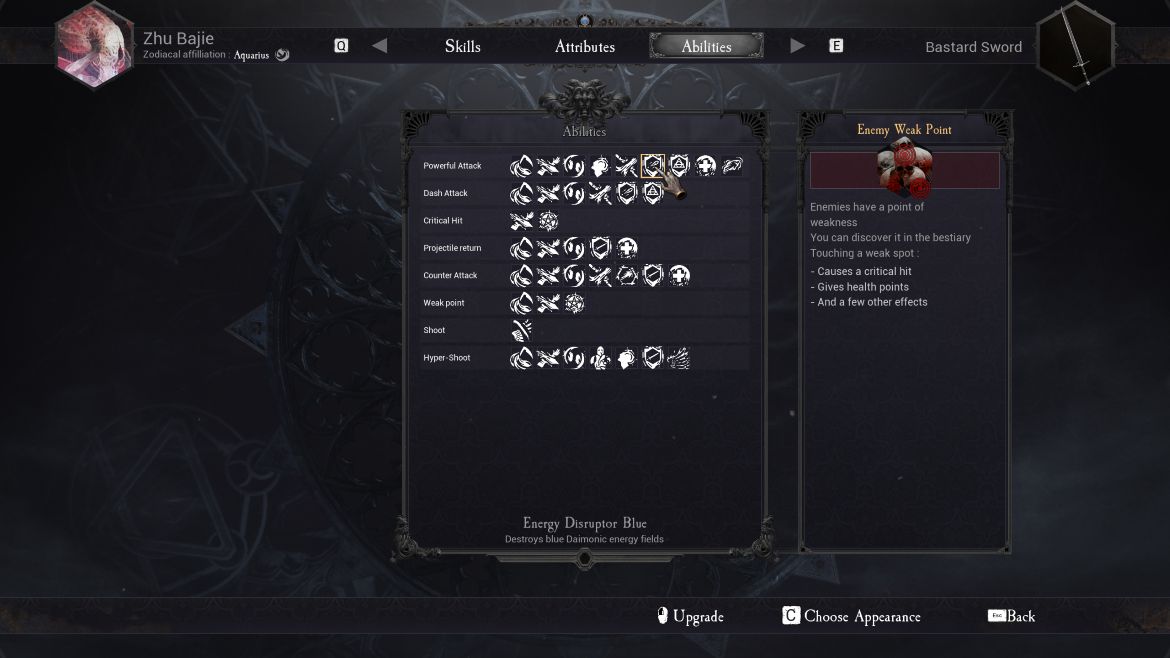1170x658 pixels.
Task: Switch to the Skills tab
Action: [462, 46]
